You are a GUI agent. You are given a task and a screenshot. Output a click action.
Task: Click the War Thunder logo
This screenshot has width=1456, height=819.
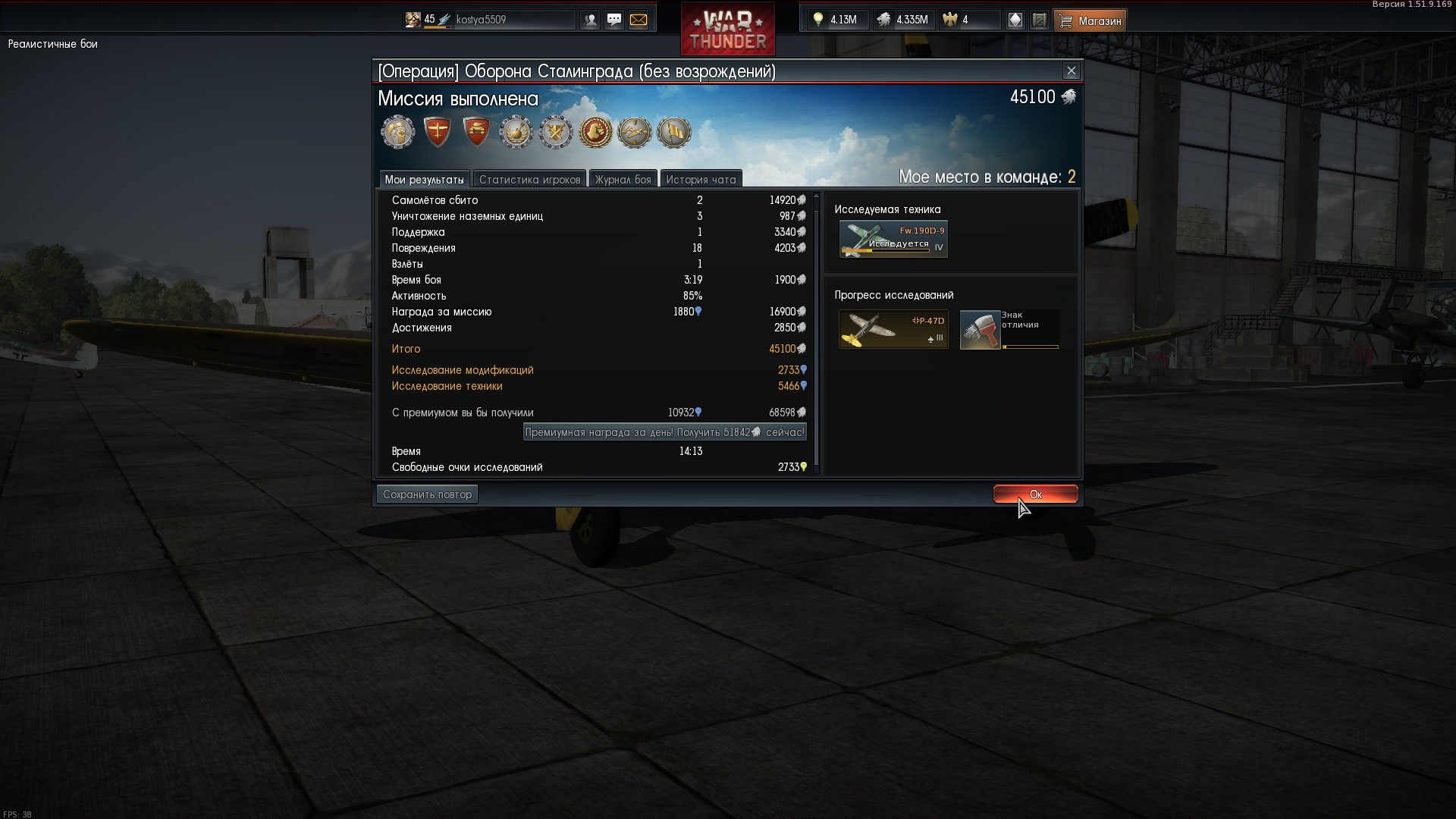[x=727, y=30]
